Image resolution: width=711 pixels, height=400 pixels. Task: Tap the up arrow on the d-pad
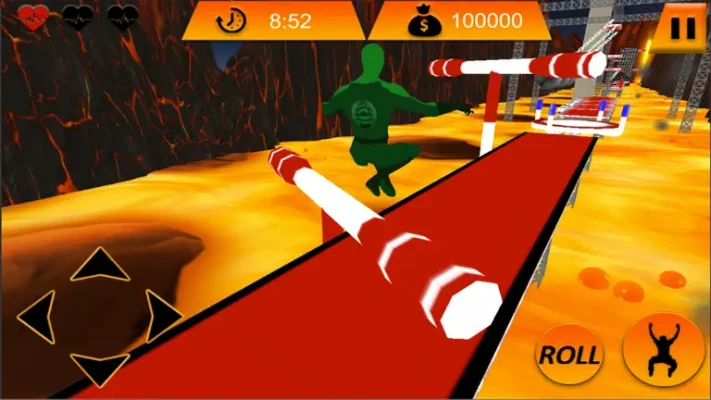[x=99, y=266]
